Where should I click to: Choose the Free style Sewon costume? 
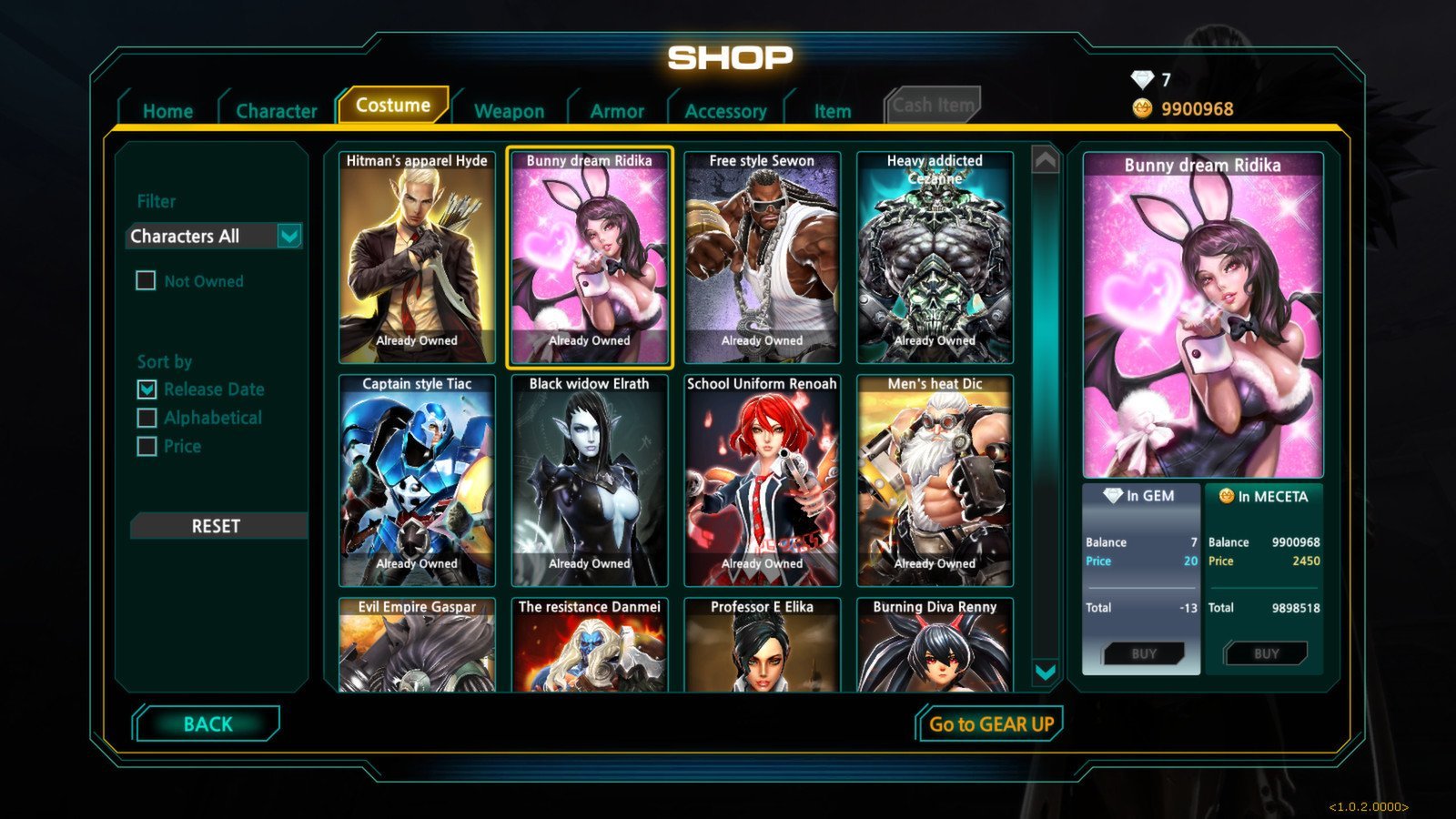(762, 258)
